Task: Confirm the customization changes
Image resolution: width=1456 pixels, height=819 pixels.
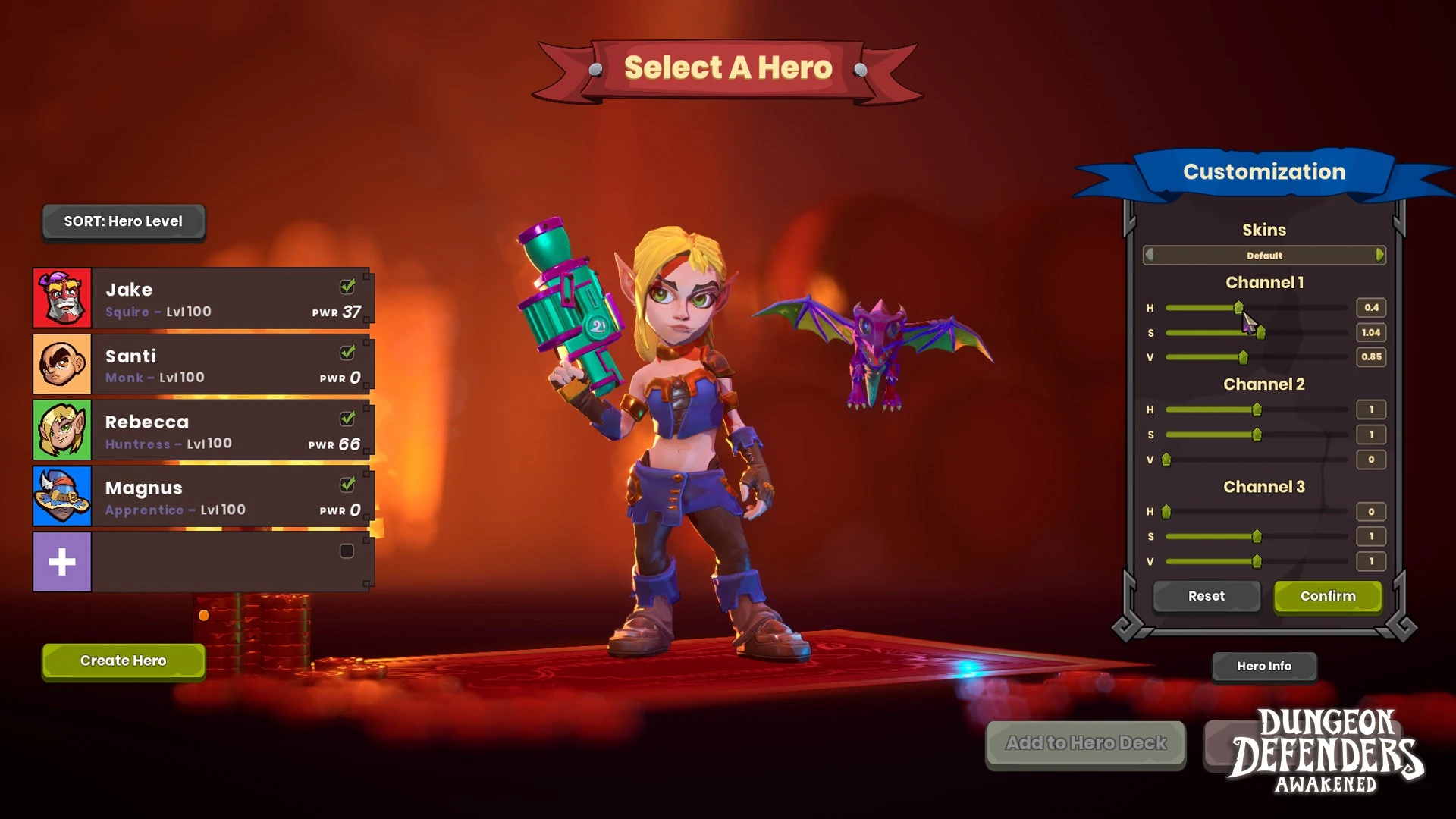Action: 1327,596
